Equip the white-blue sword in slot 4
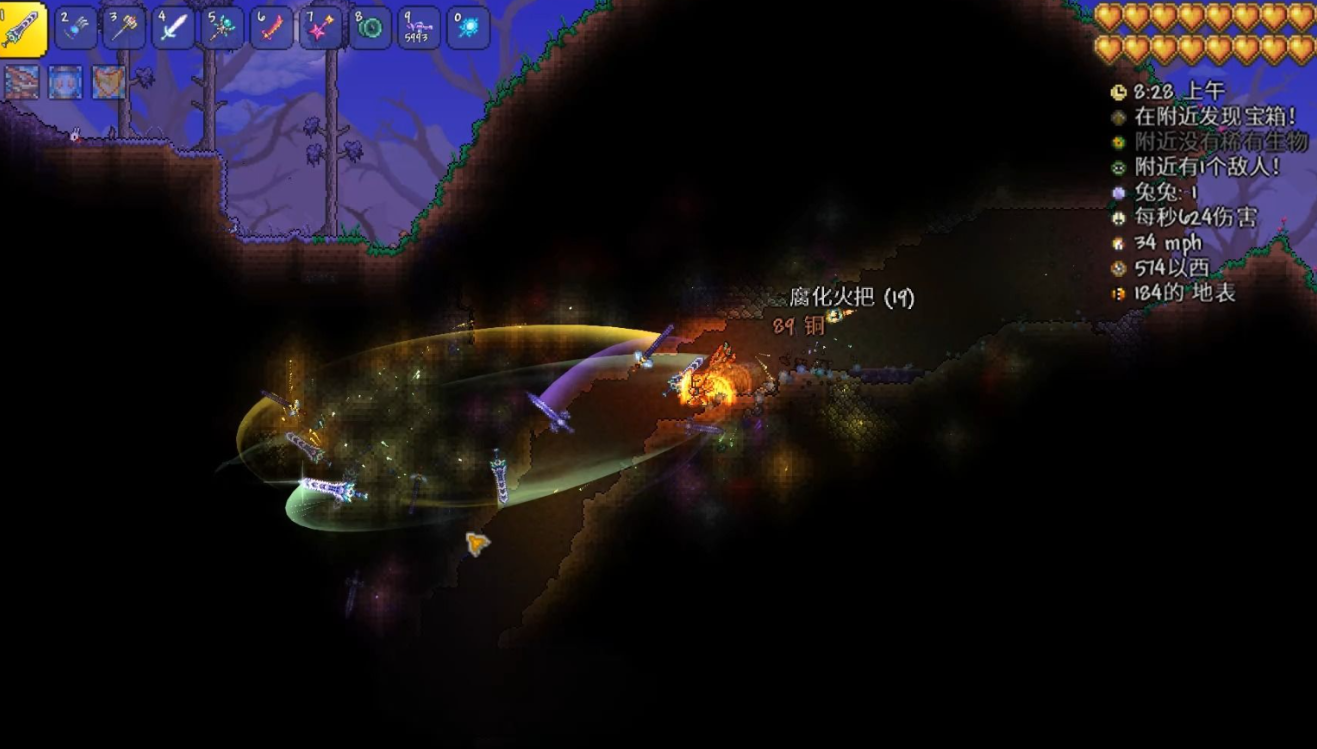This screenshot has height=749, width=1317. point(174,28)
